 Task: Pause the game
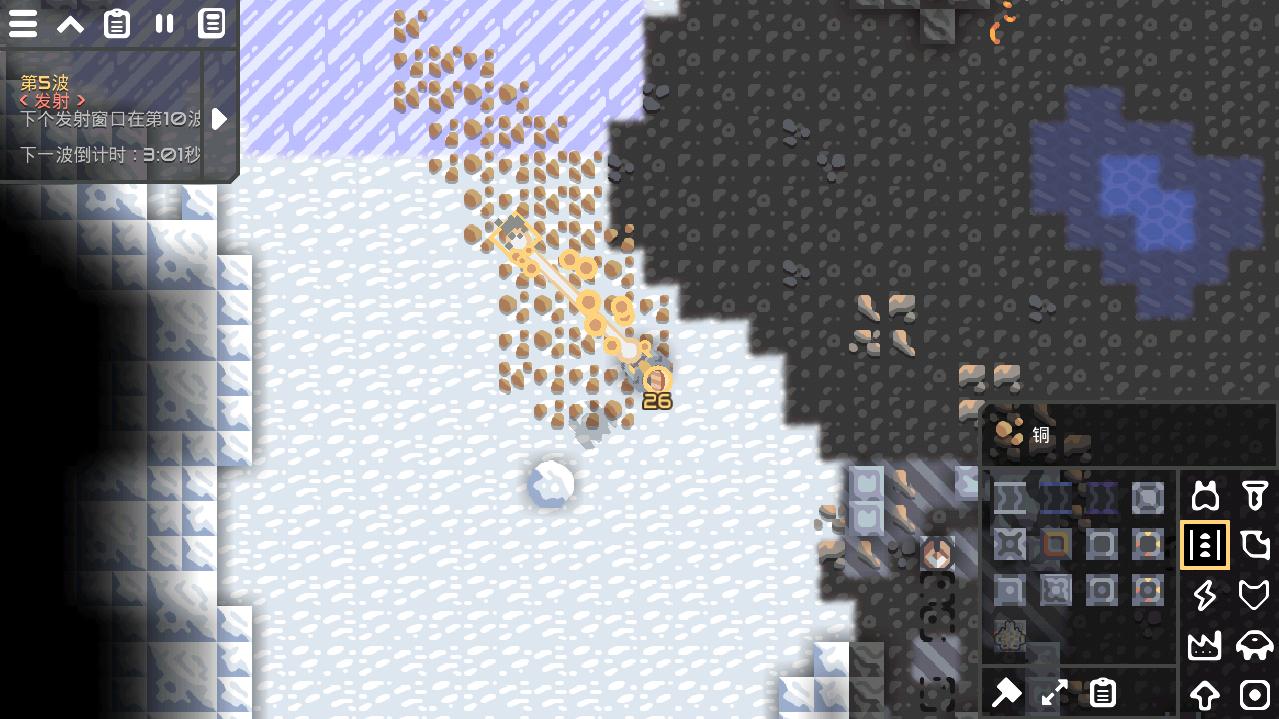click(x=164, y=24)
